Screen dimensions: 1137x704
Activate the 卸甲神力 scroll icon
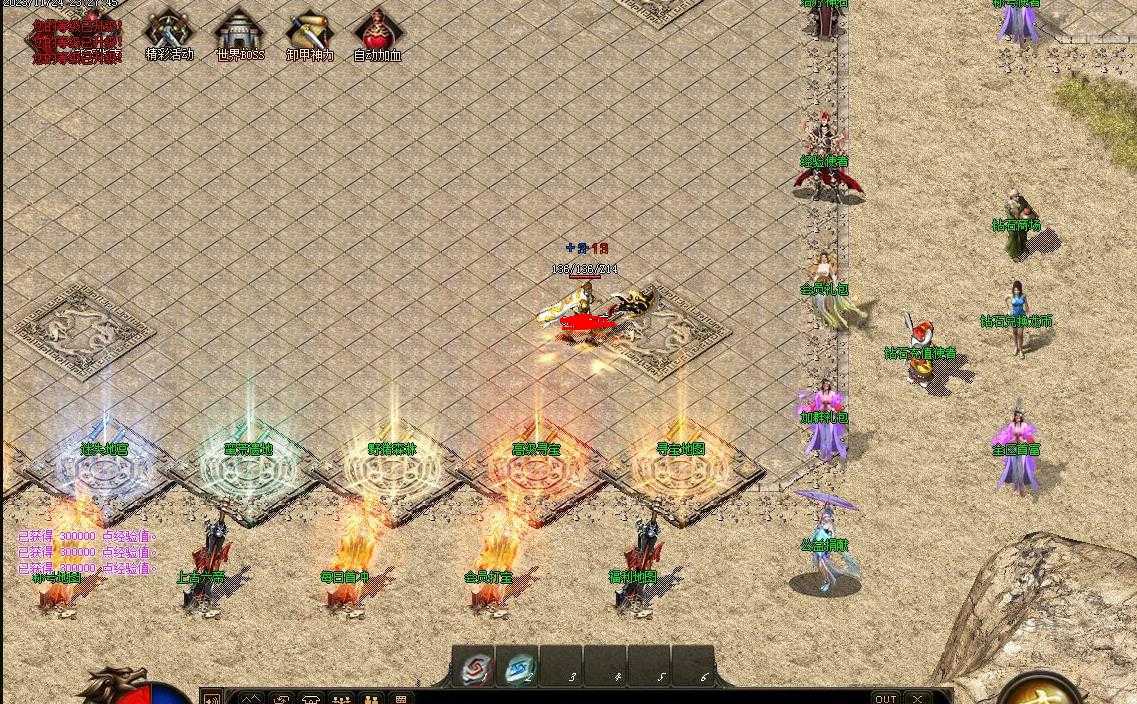(x=309, y=33)
